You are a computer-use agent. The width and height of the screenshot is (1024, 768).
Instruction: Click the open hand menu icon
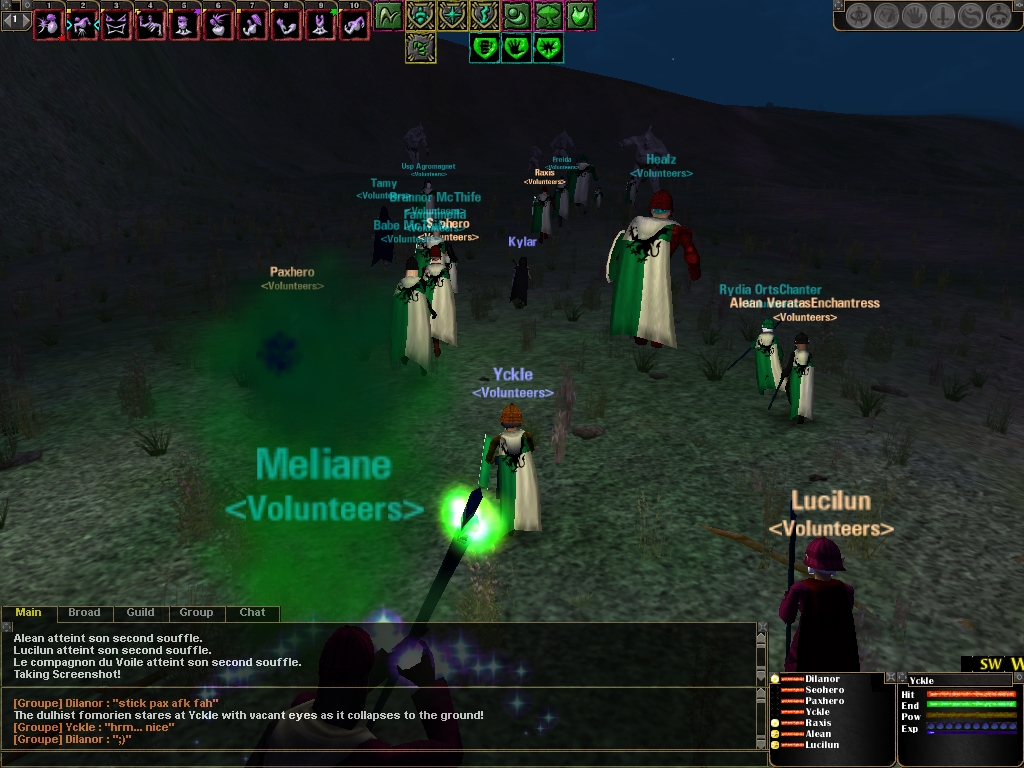915,16
